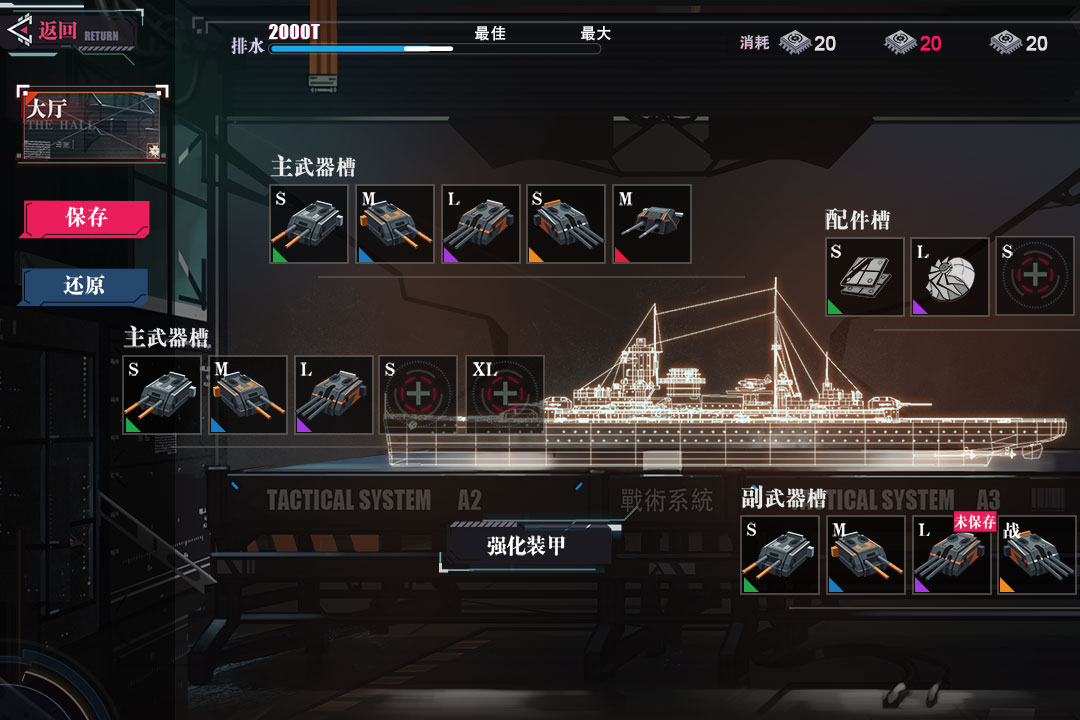The width and height of the screenshot is (1080, 720).
Task: Pick the green S turret in 副武器槽
Action: (780, 555)
